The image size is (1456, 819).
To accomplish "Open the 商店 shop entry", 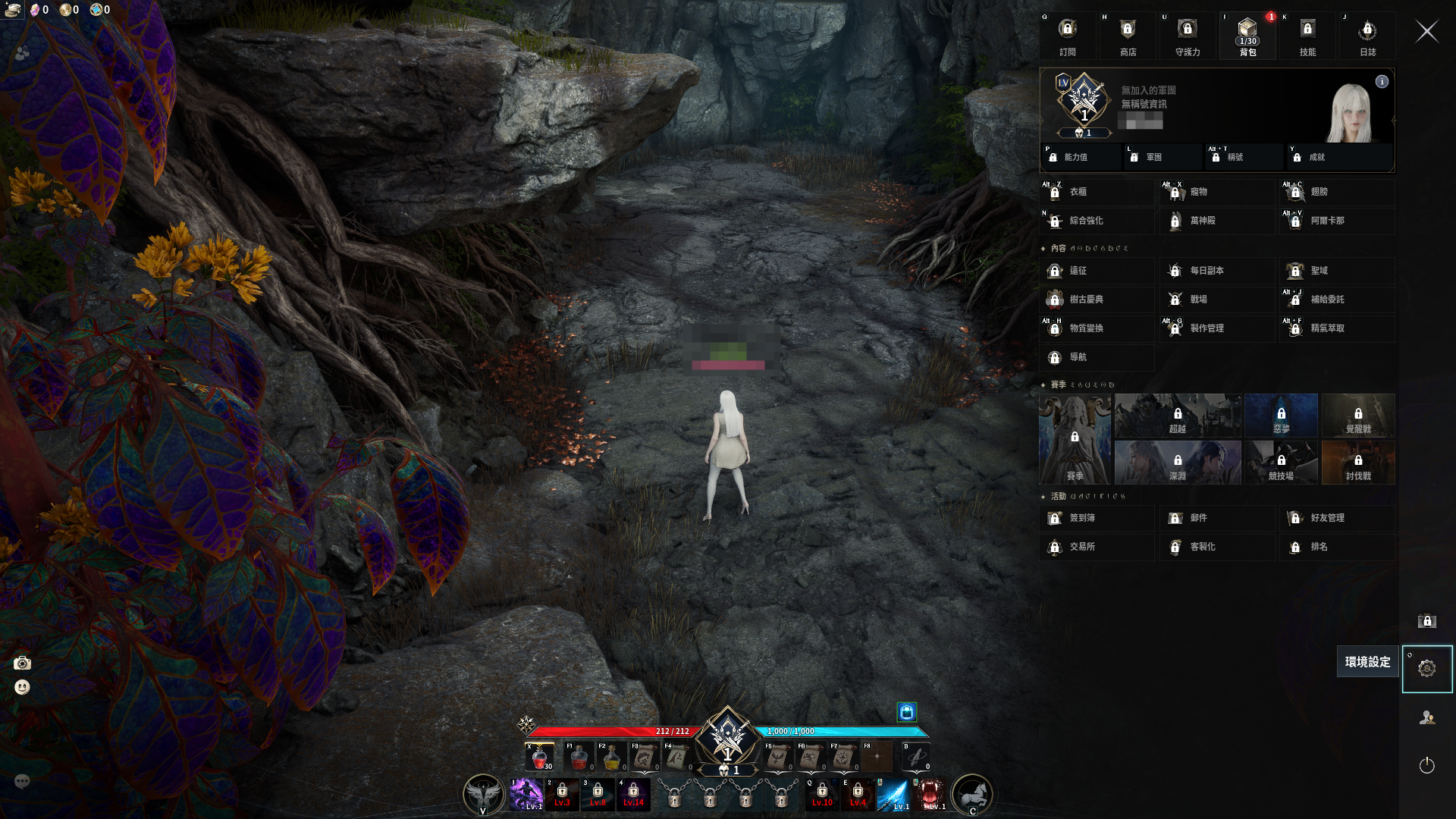I will point(1128,36).
